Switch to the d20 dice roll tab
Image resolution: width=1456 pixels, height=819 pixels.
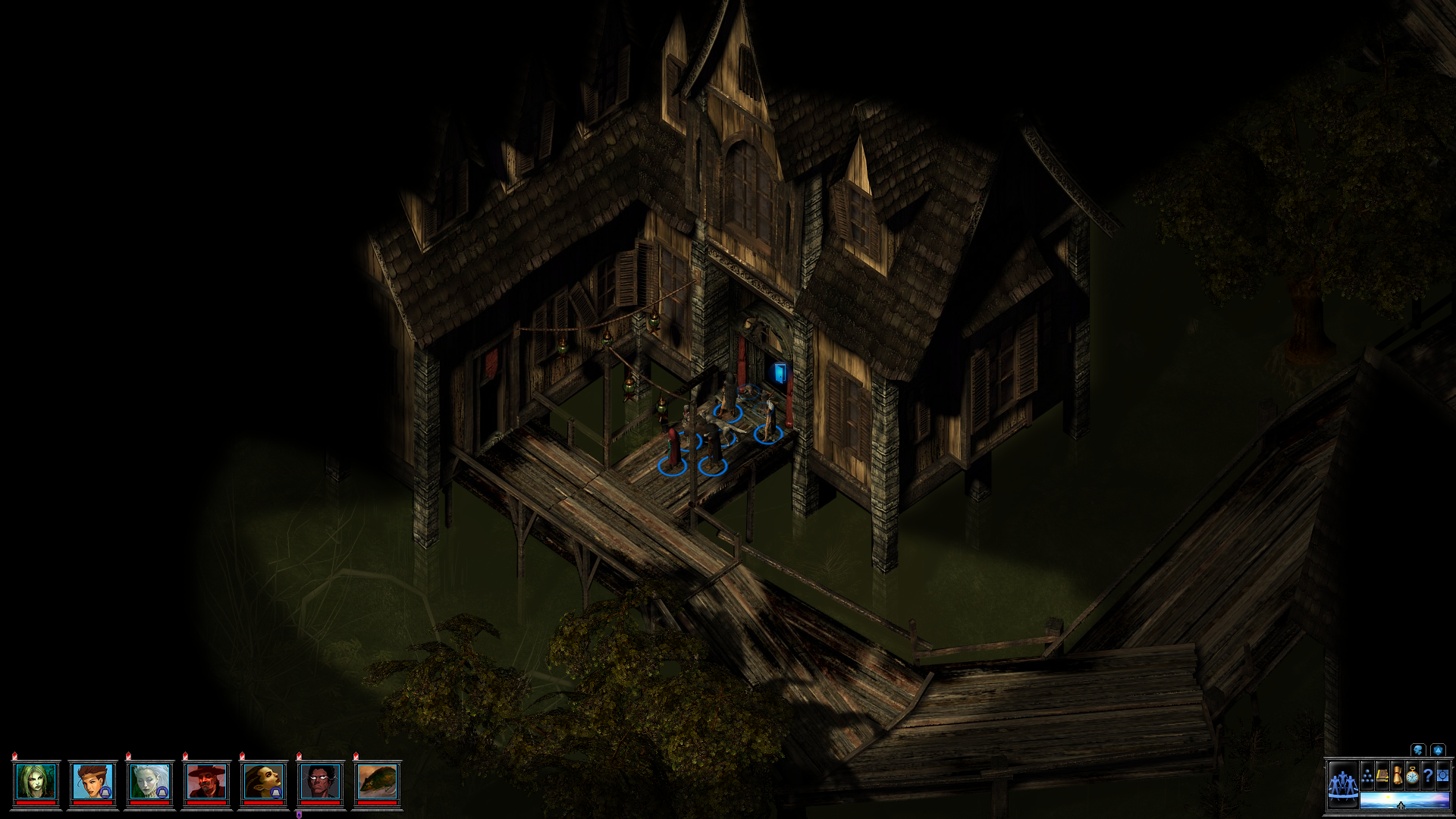tap(1439, 750)
